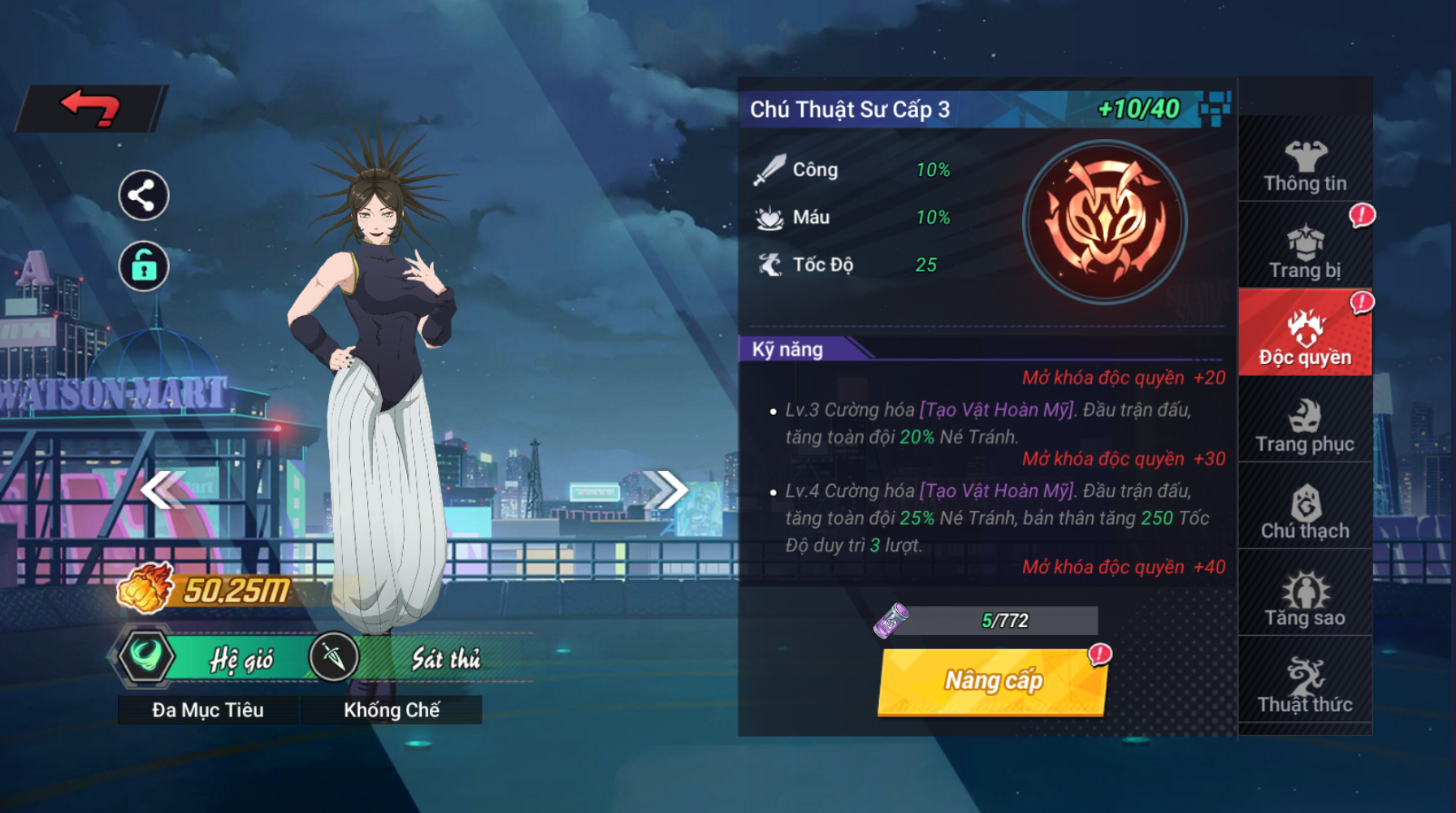
Task: Open the Trang phục costume tab
Action: pyautogui.click(x=1305, y=426)
